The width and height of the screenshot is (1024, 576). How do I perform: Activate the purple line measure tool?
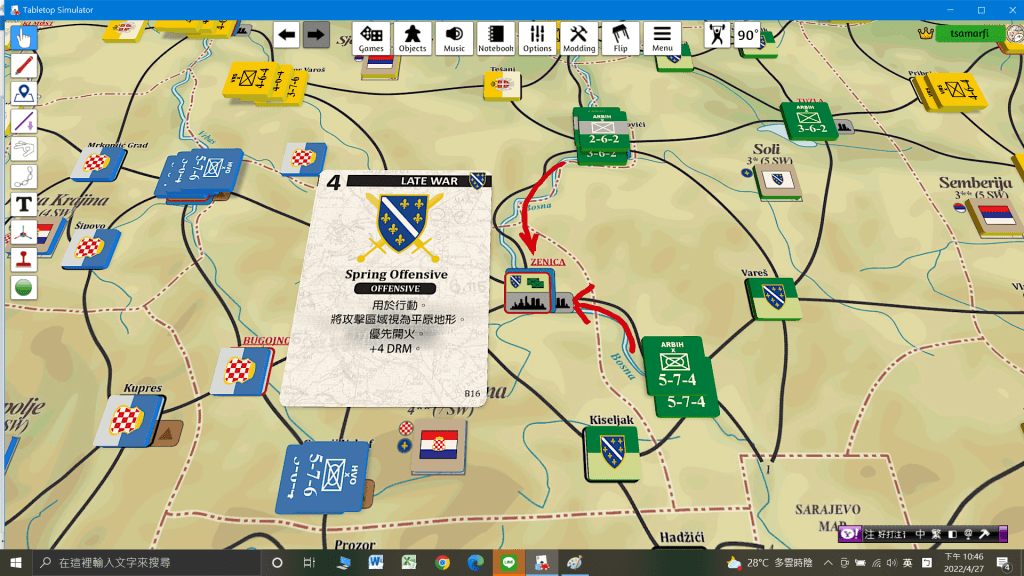tap(24, 122)
